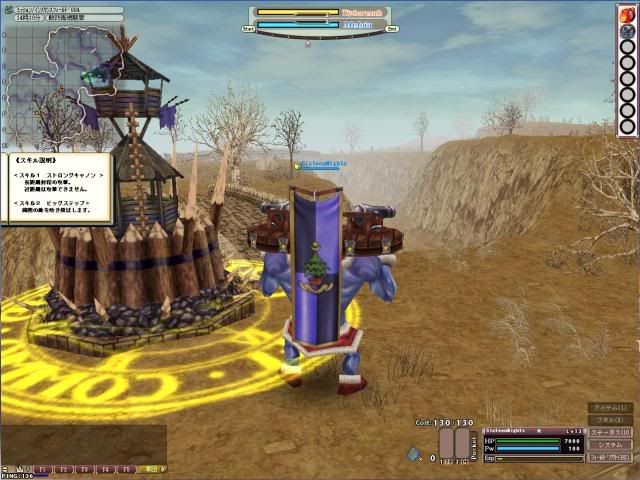Open the システム (System) menu
This screenshot has height=480, width=640.
coord(610,444)
